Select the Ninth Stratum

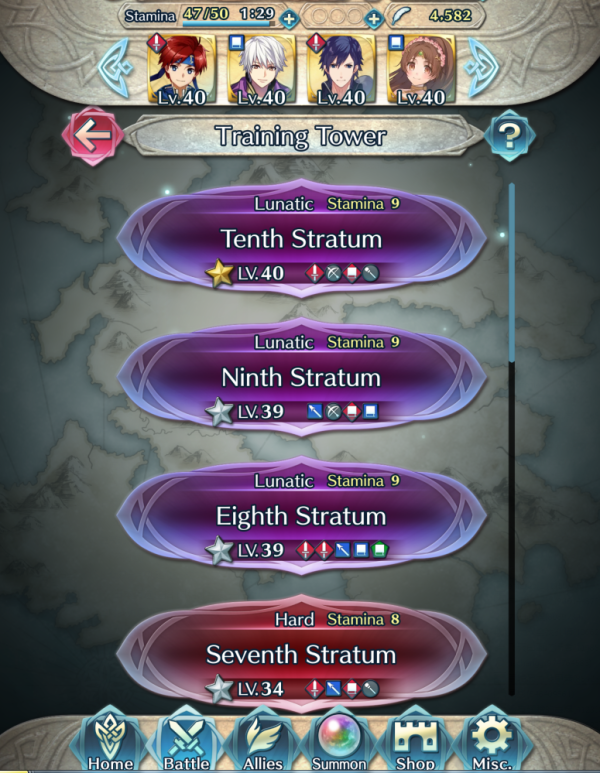click(301, 378)
